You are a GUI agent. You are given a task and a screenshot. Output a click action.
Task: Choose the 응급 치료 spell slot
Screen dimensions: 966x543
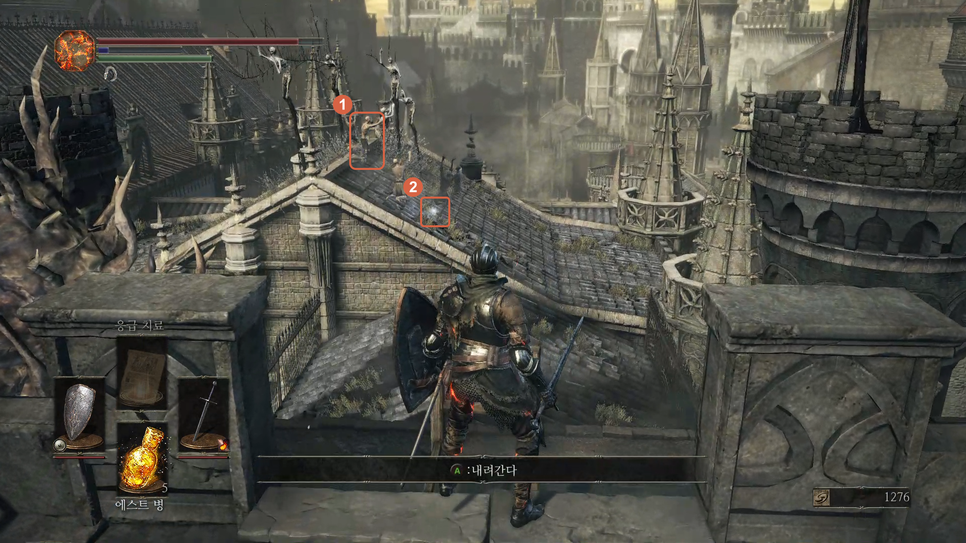141,370
